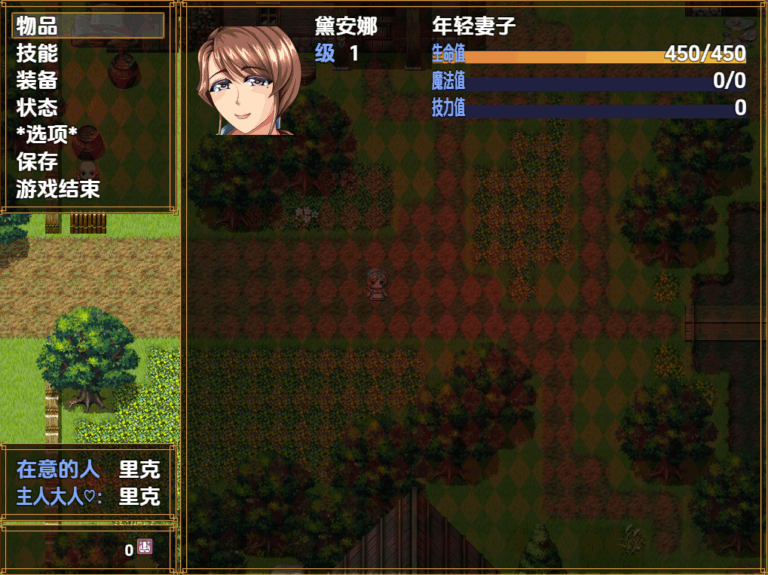The image size is (768, 575).
Task: Choose the 状态 status entry
Action: (38, 108)
